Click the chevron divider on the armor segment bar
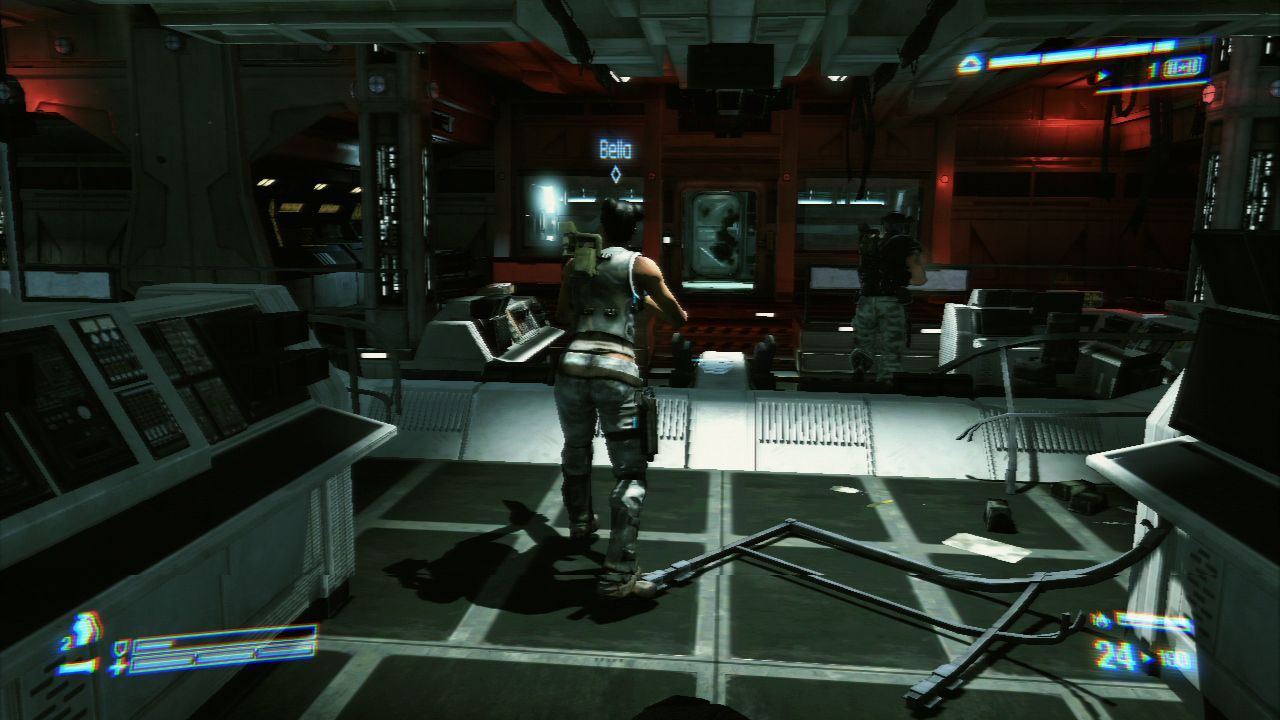Screen dimensions: 1280x720 [x=194, y=660]
